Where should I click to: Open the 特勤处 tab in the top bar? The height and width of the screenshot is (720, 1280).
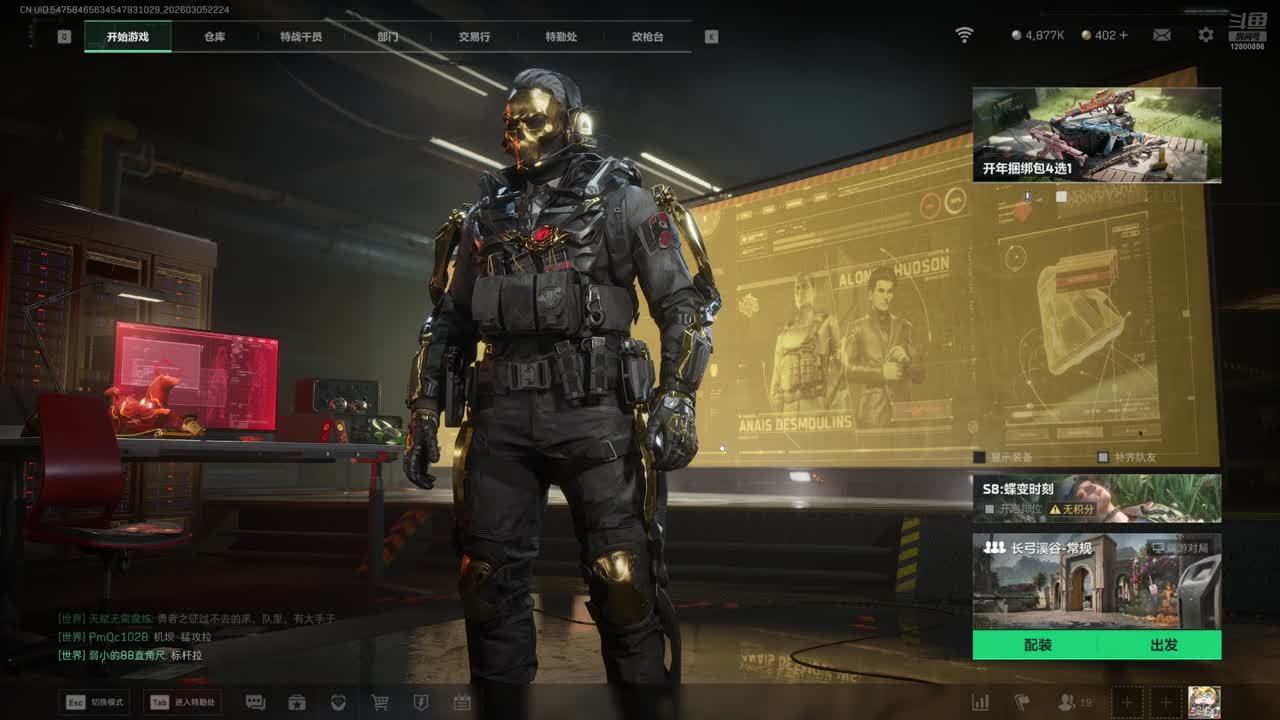561,37
